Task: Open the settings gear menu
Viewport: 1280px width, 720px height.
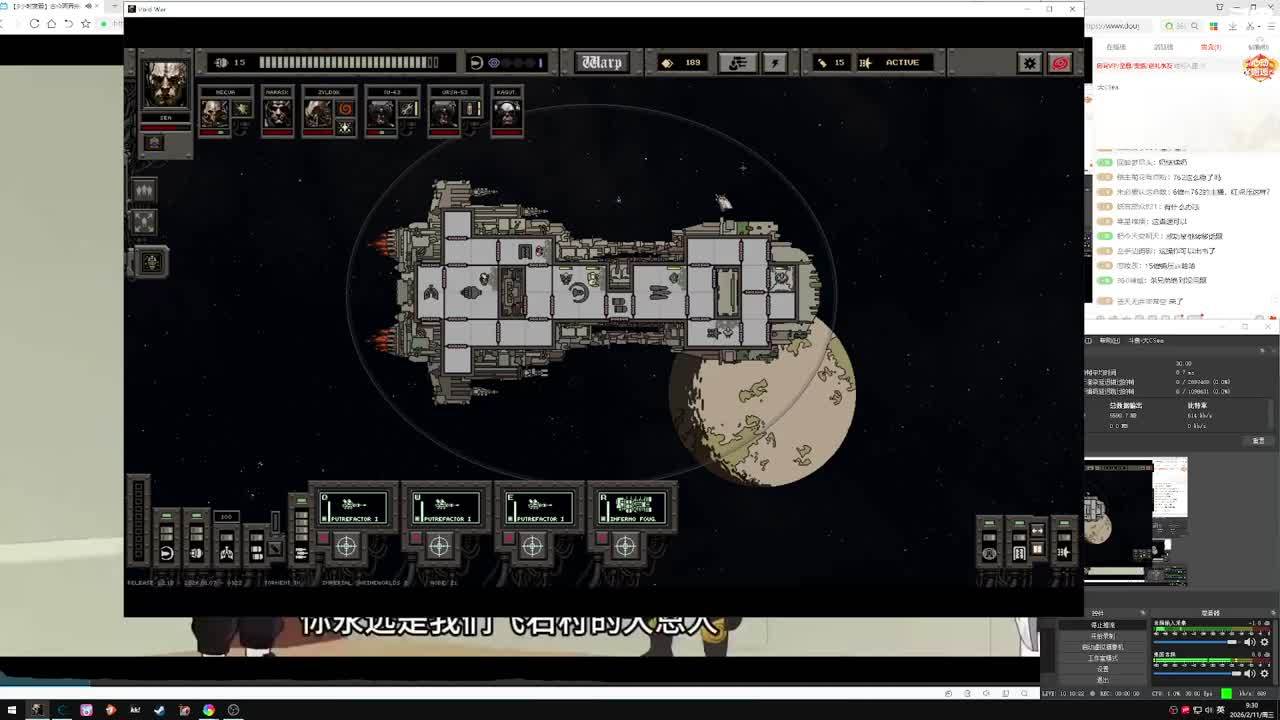Action: pos(1029,63)
